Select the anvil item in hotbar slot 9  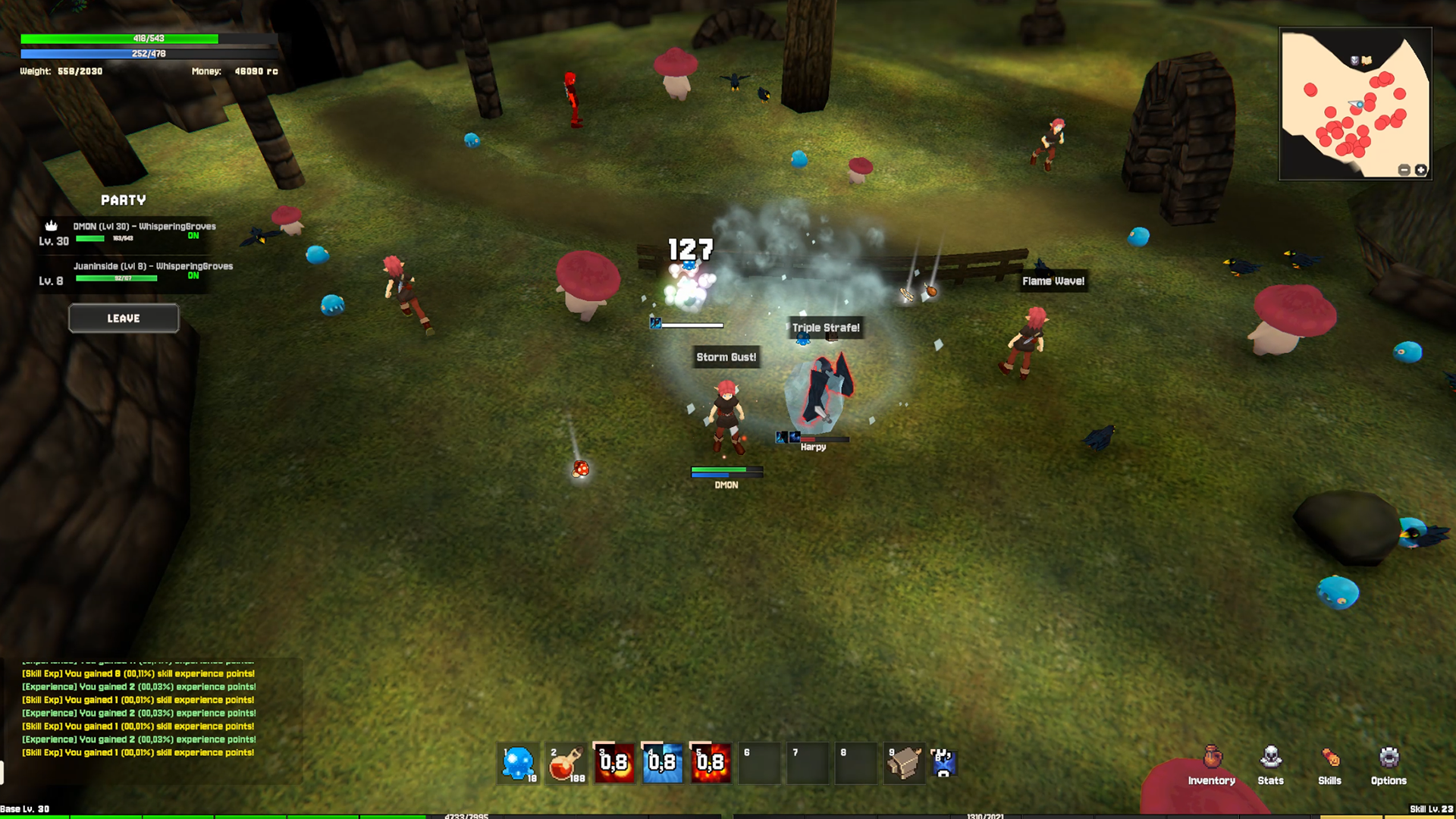pyautogui.click(x=905, y=763)
